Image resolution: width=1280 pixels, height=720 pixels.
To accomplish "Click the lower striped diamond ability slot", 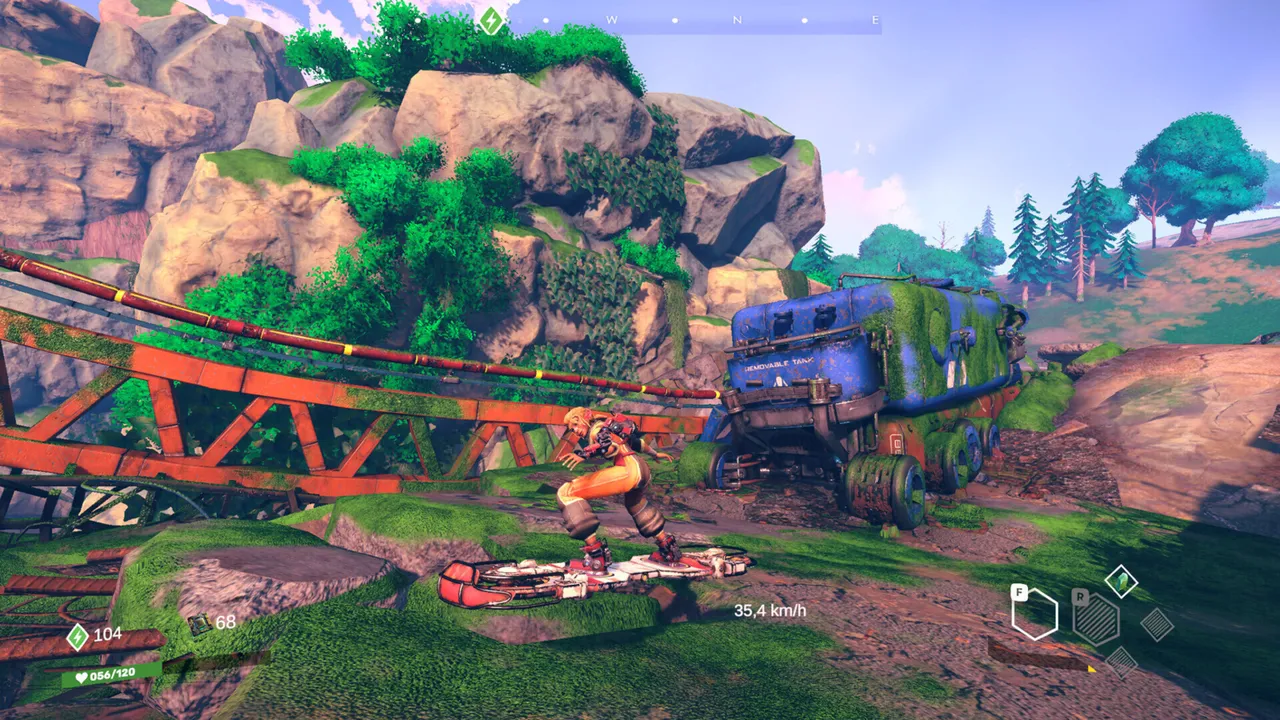I will 1121,663.
